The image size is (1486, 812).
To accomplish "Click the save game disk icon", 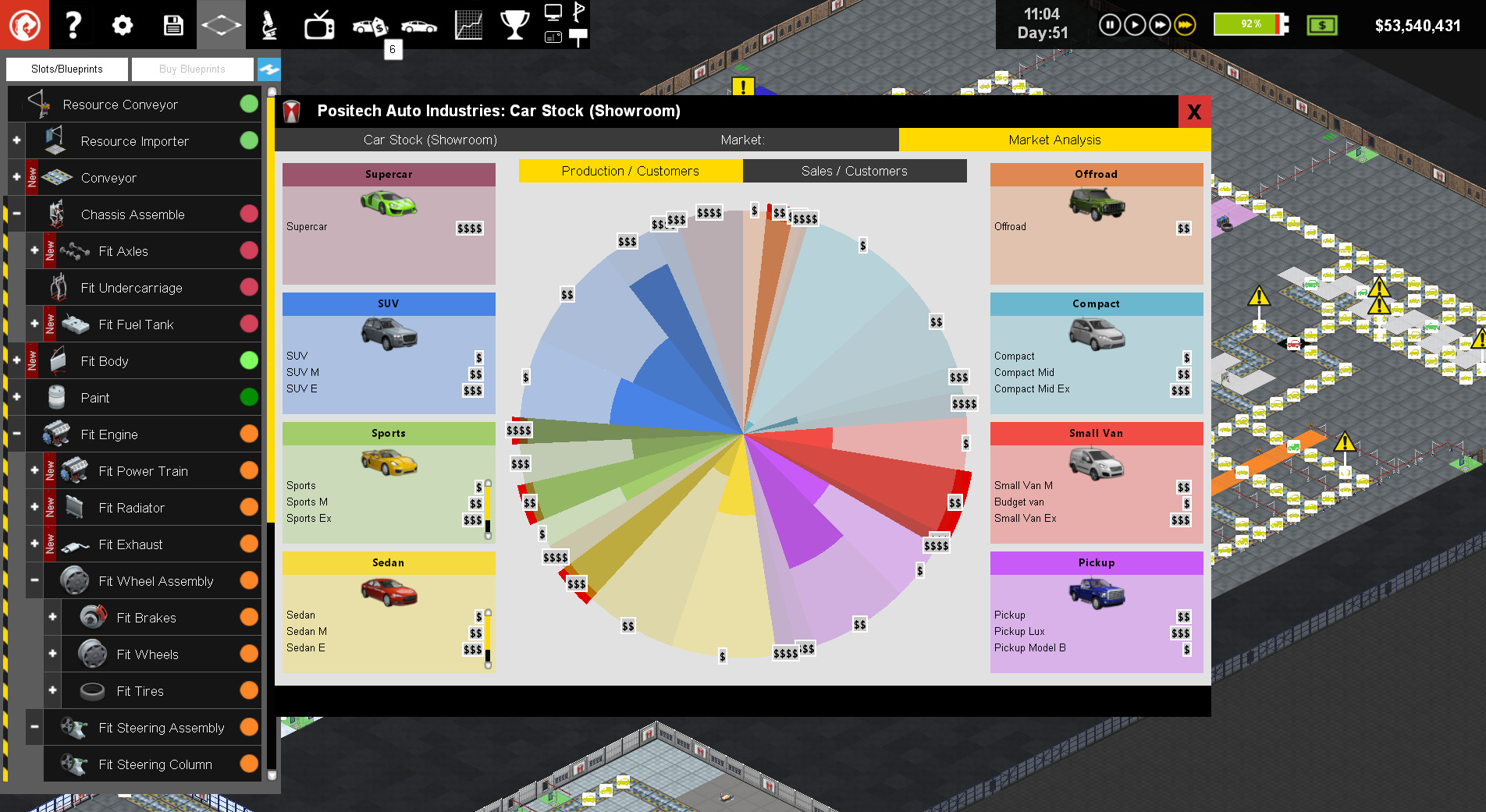I will click(172, 24).
